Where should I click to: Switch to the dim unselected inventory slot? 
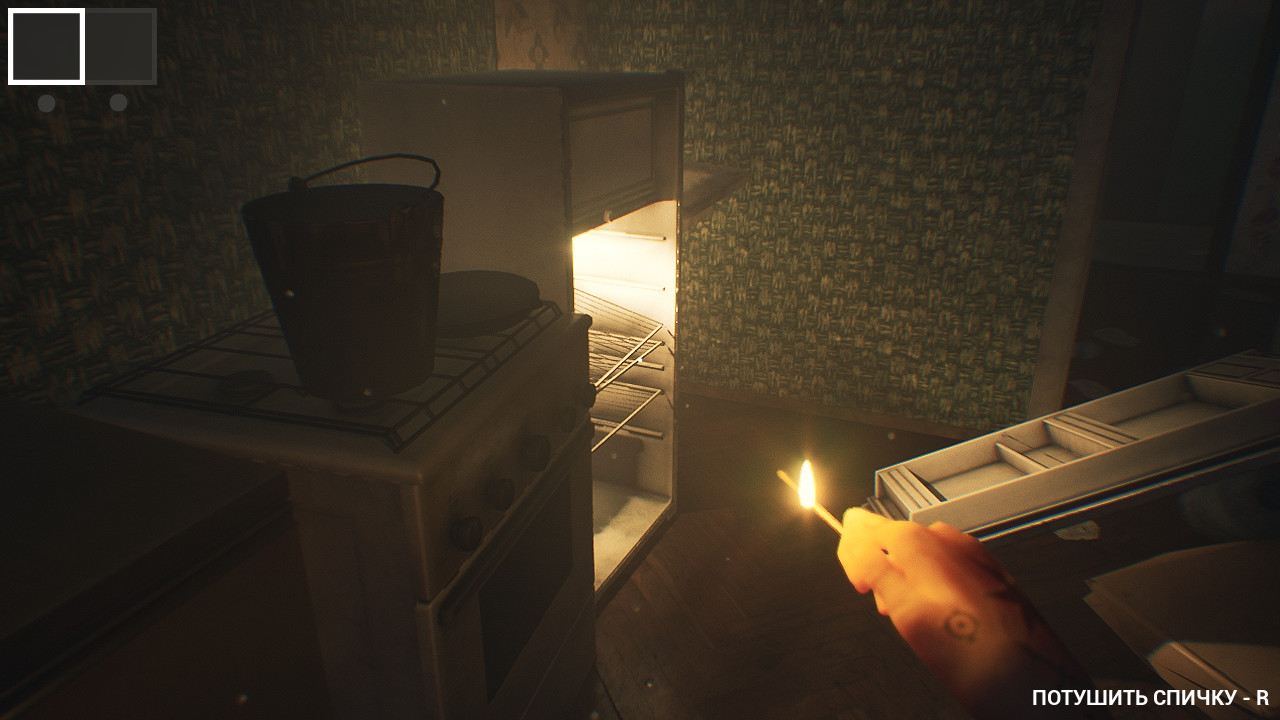point(120,47)
